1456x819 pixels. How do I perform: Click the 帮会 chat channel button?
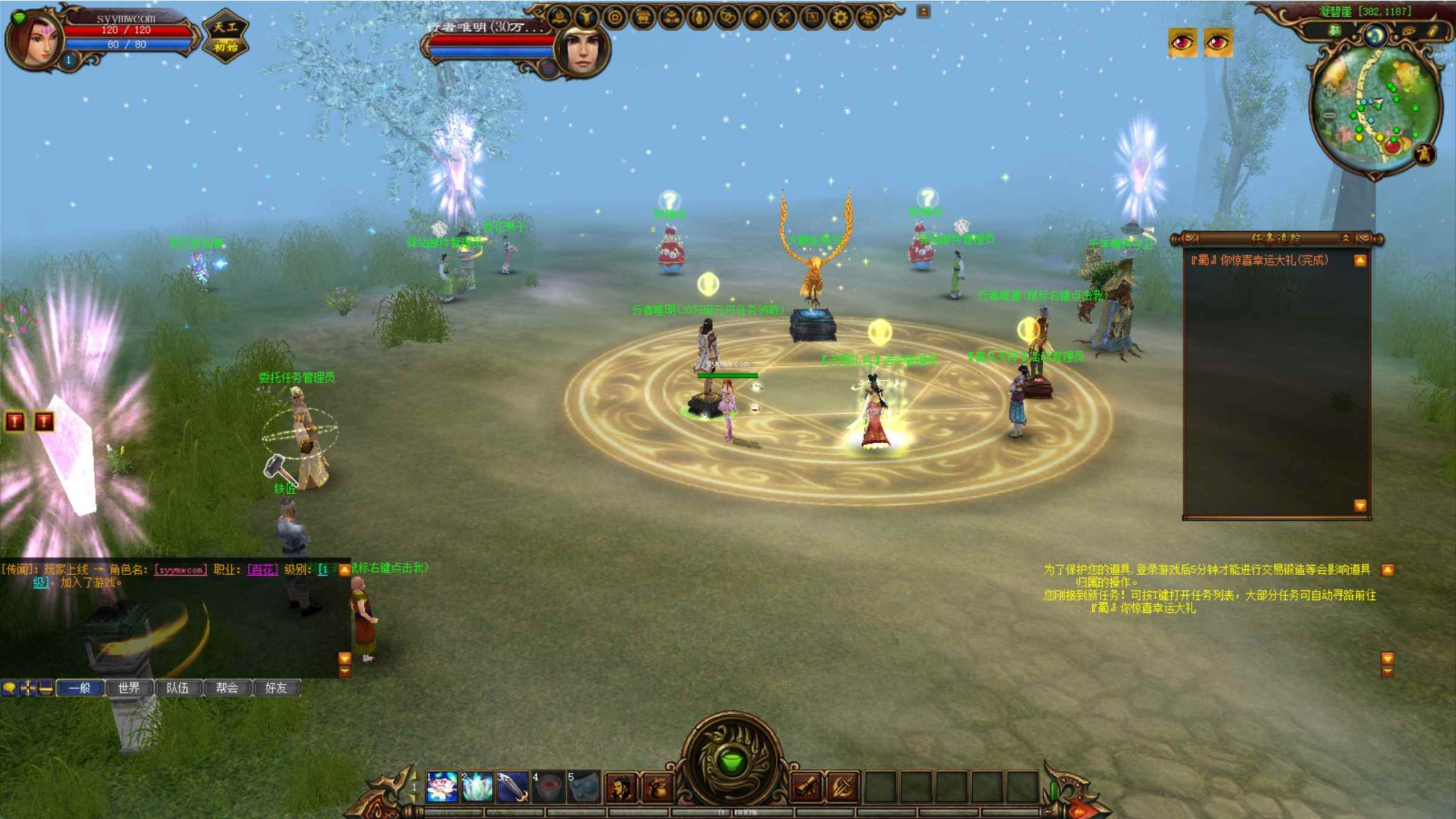tap(228, 688)
